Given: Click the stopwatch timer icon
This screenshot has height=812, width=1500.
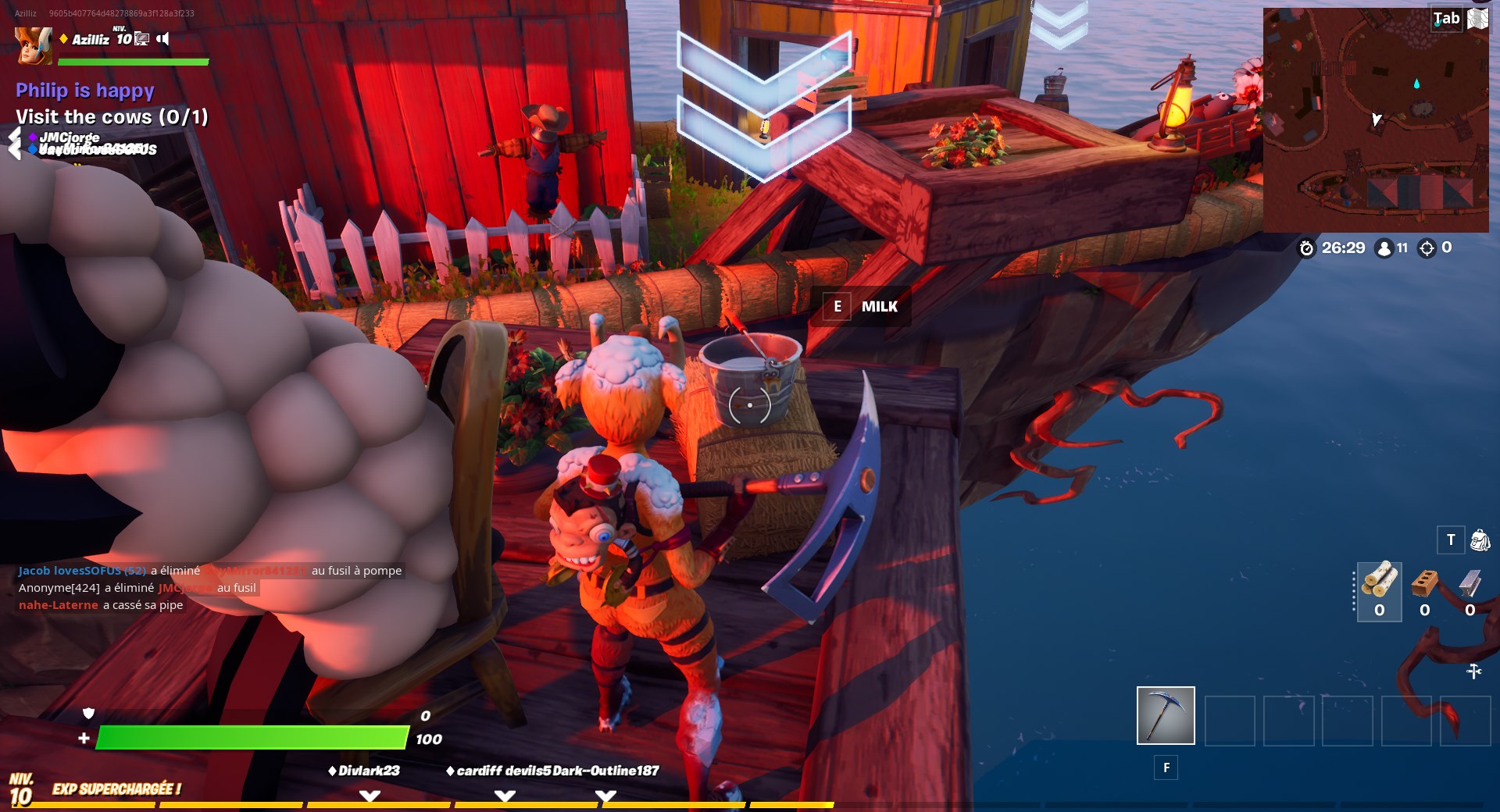Looking at the screenshot, I should tap(1307, 248).
